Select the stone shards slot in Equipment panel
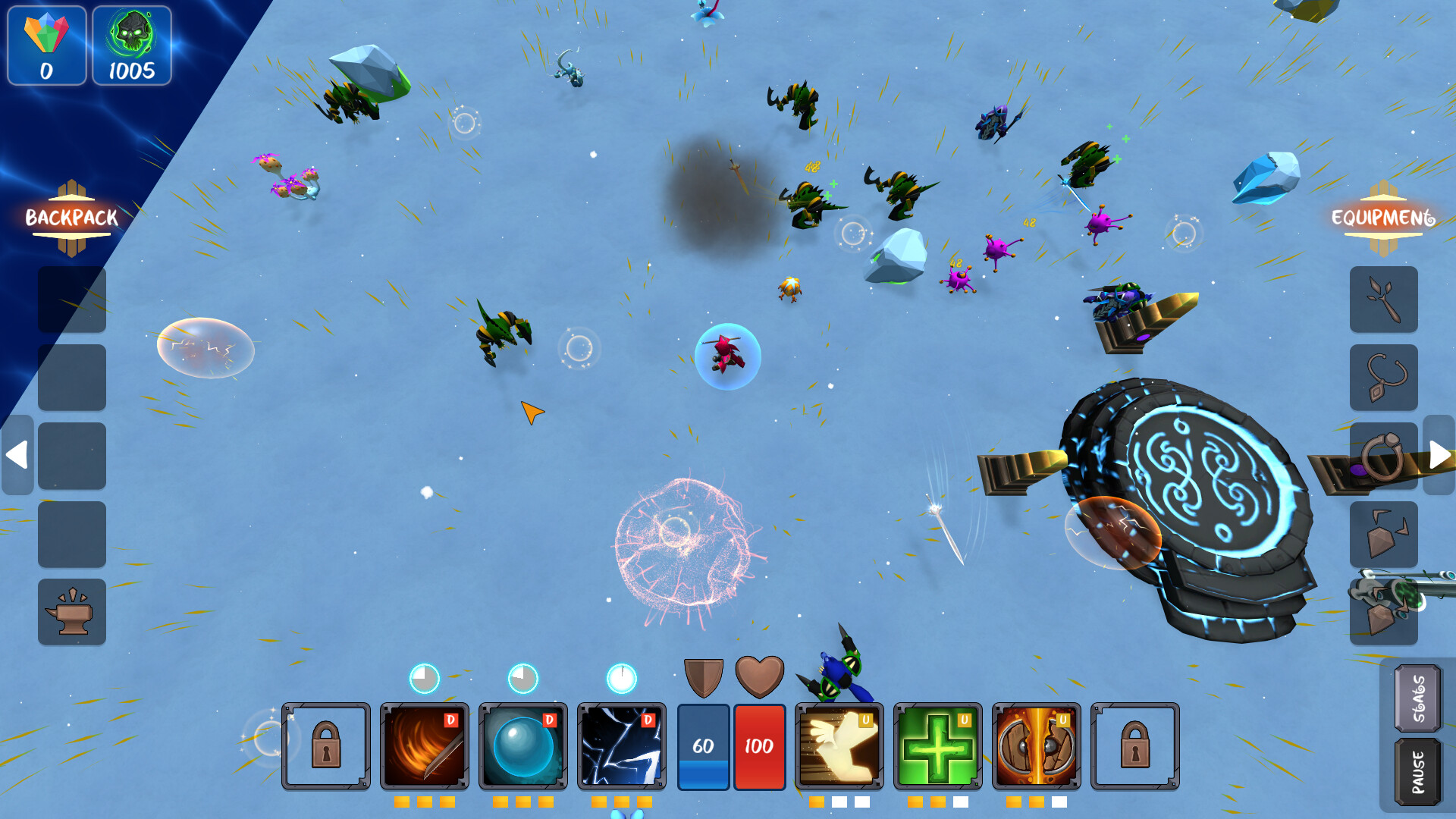 [1384, 534]
